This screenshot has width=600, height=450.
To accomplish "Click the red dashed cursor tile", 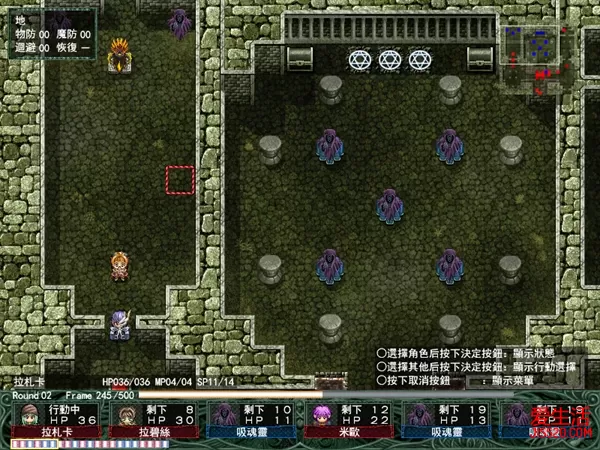I will pos(180,180).
